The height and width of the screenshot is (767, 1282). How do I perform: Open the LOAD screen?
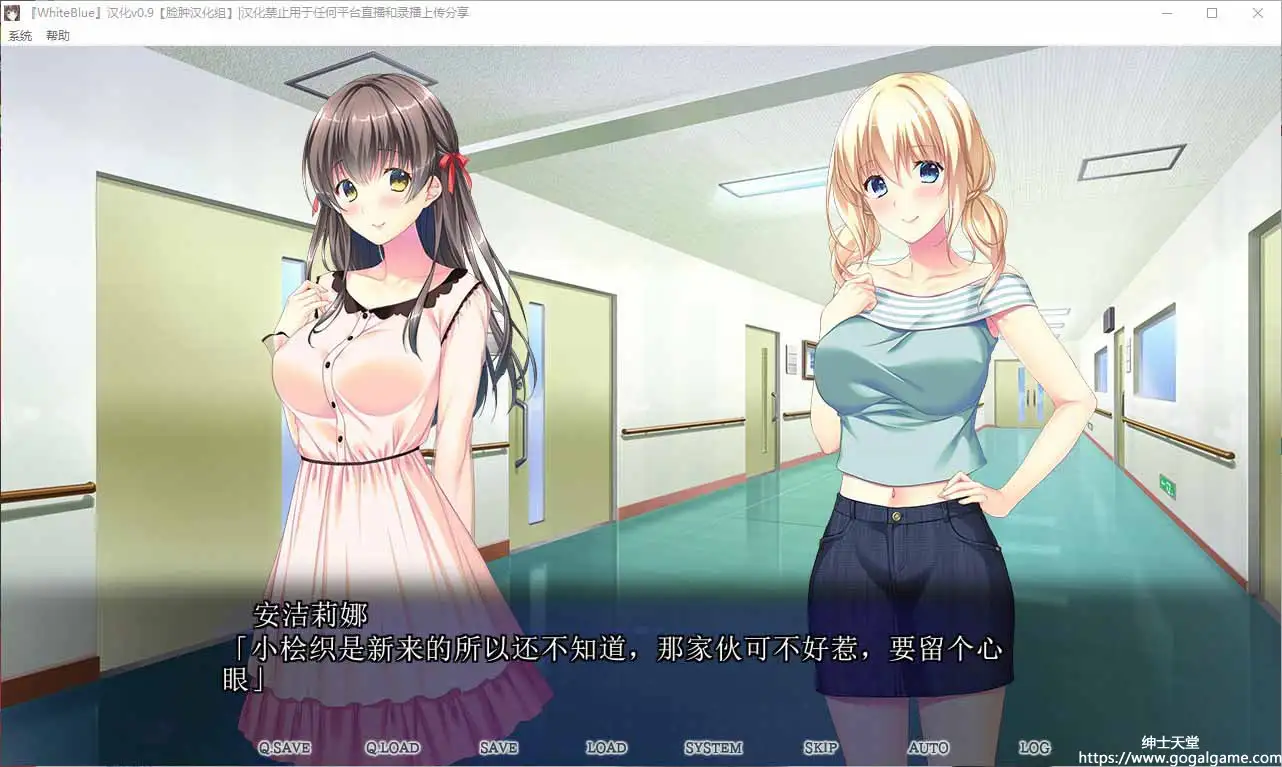pyautogui.click(x=606, y=747)
